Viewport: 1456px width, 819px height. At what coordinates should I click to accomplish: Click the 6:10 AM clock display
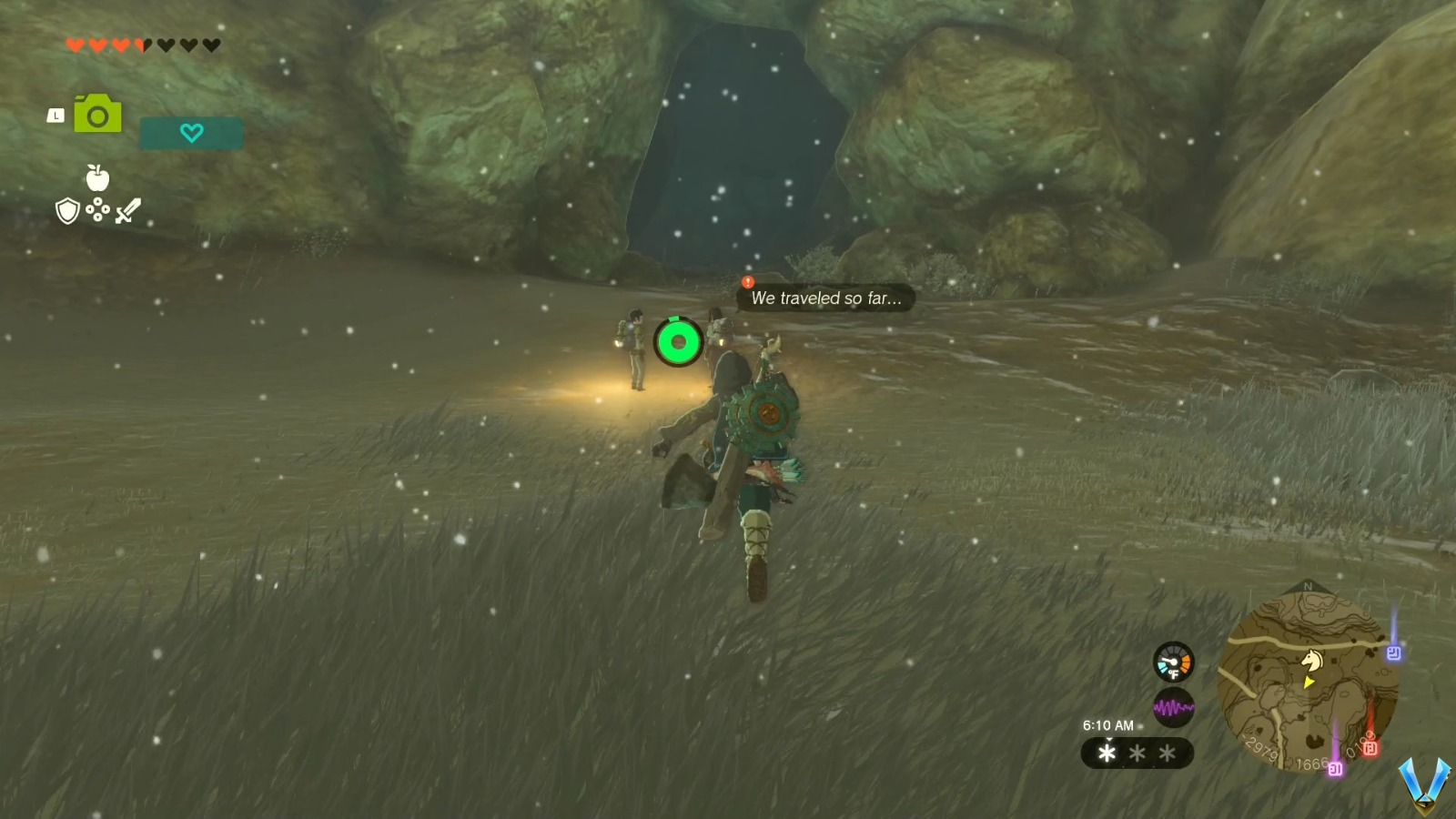pos(1107,725)
